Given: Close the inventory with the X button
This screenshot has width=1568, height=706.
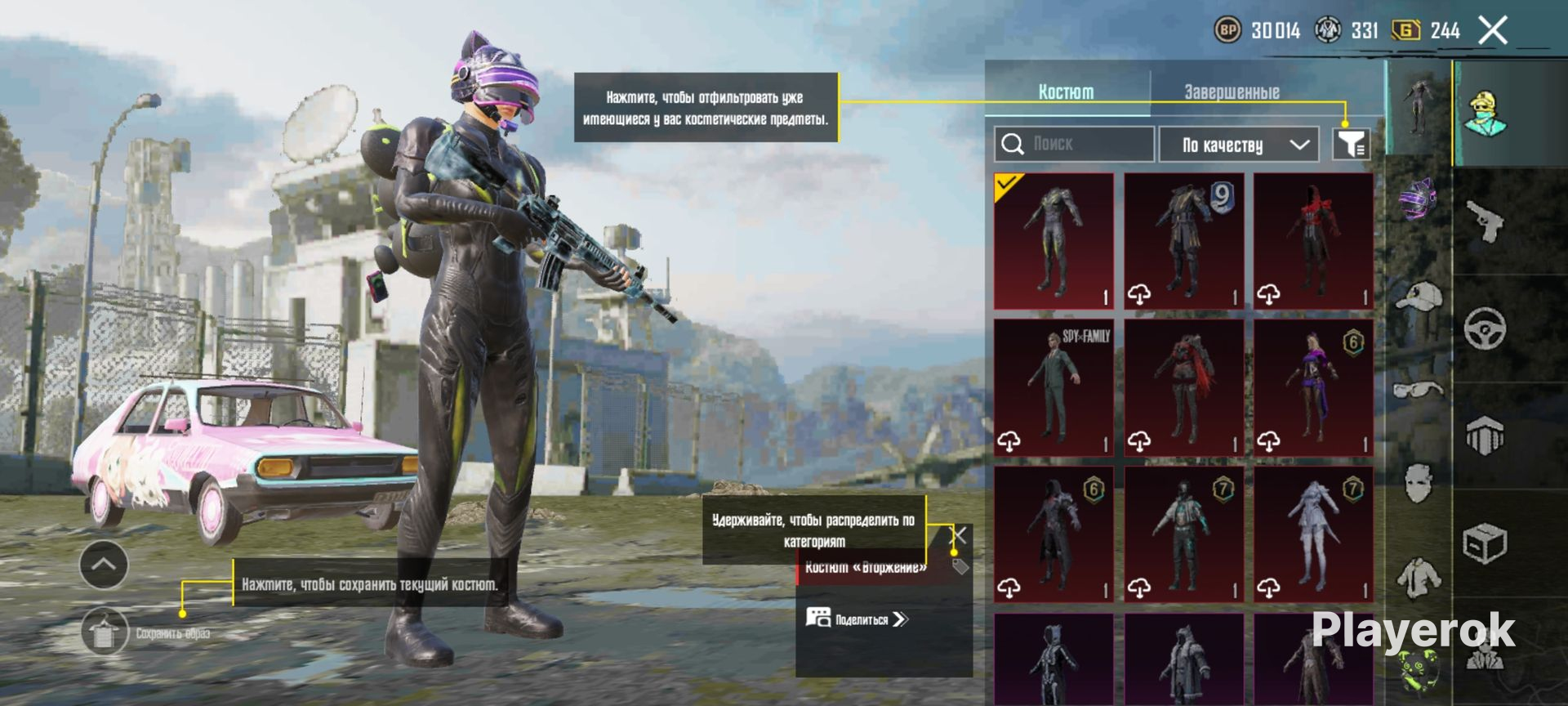Looking at the screenshot, I should 1493,31.
